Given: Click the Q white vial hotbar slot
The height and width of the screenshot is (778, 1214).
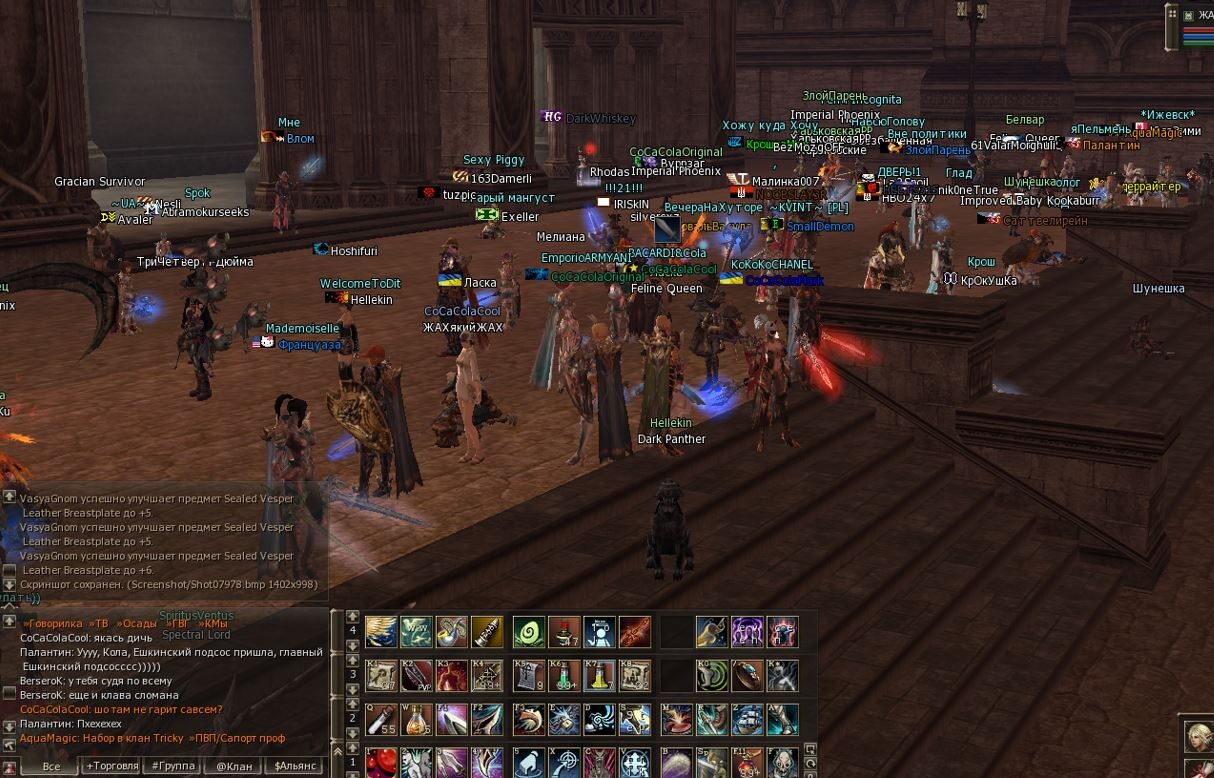Looking at the screenshot, I should click(381, 720).
